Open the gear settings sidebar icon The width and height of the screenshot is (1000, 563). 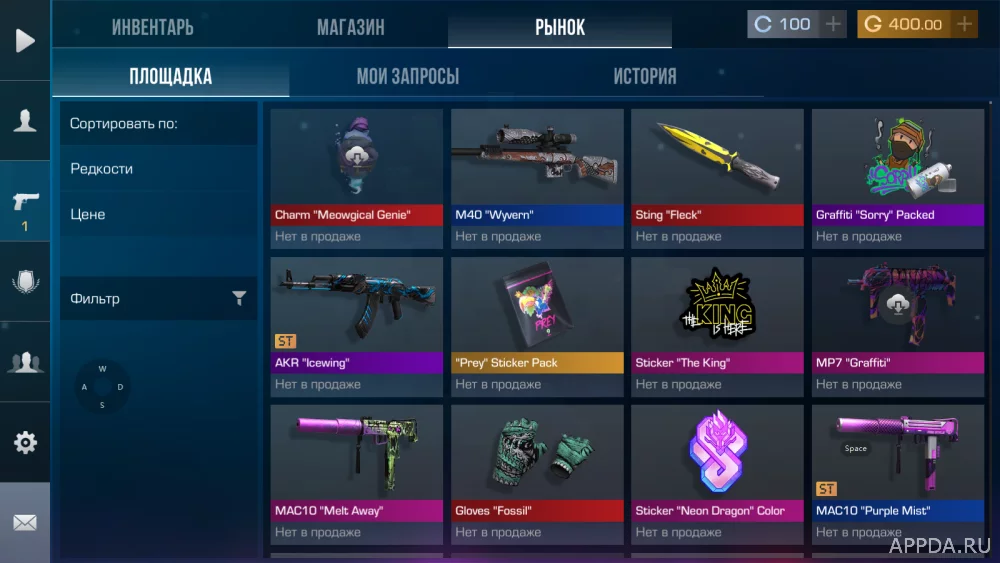pos(25,442)
